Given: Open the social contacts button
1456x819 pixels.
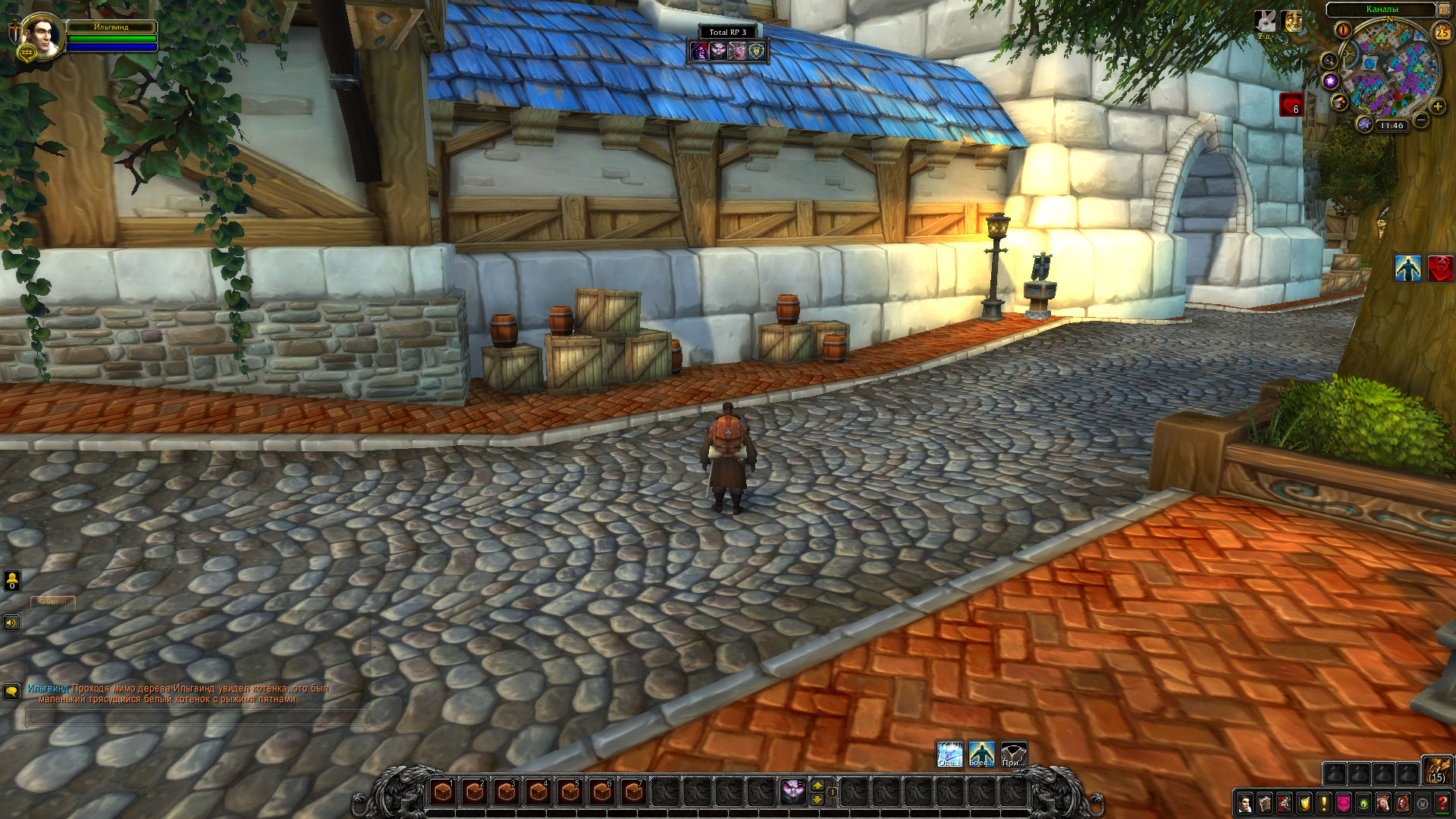Looking at the screenshot, I should 12,581.
